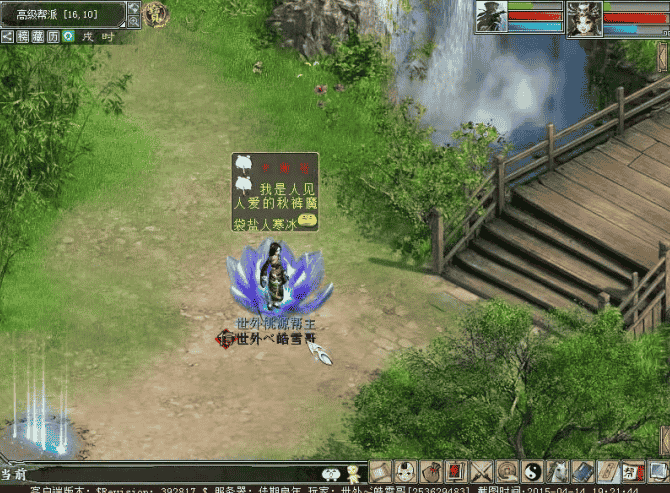Click the blue circular icon beside 历
The width and height of the screenshot is (670, 493).
pyautogui.click(x=68, y=36)
